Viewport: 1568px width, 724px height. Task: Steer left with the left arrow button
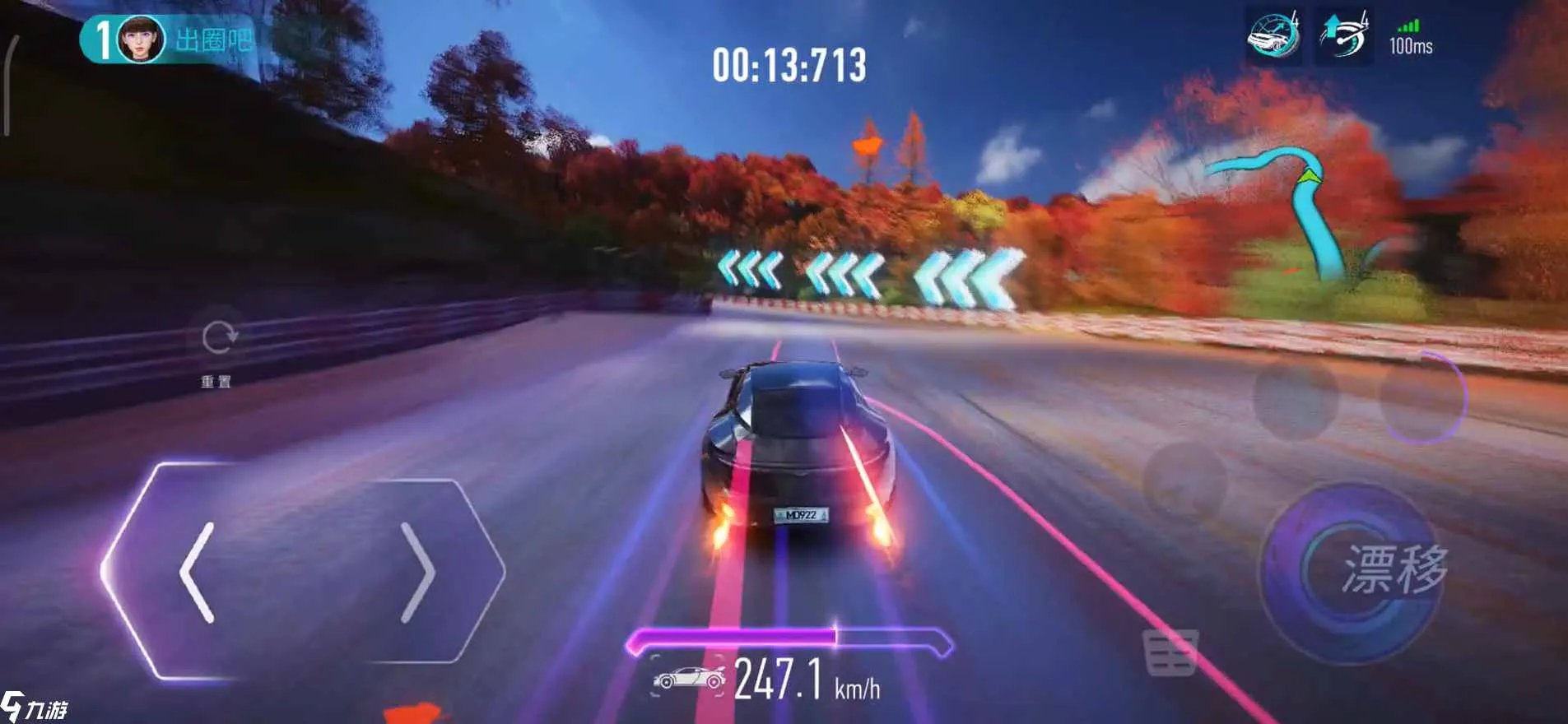coord(198,573)
